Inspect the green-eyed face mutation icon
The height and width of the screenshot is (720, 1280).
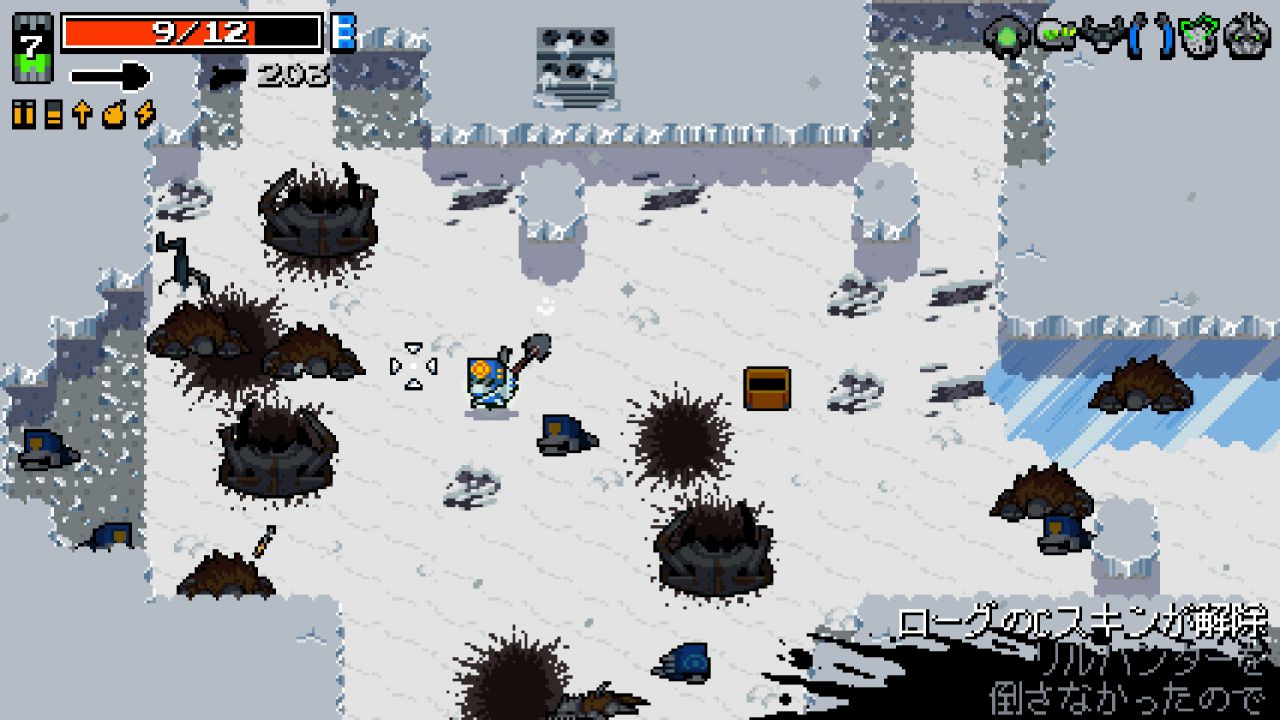point(1054,36)
